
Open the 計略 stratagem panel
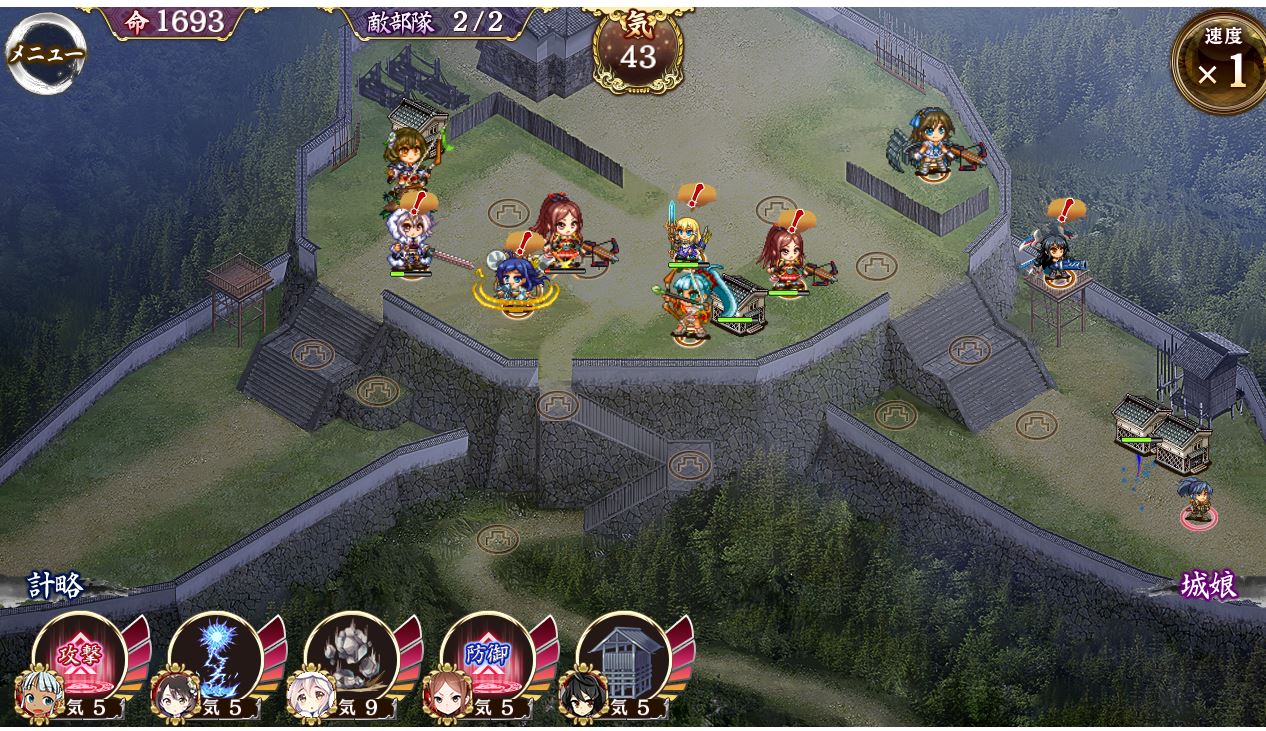55,586
